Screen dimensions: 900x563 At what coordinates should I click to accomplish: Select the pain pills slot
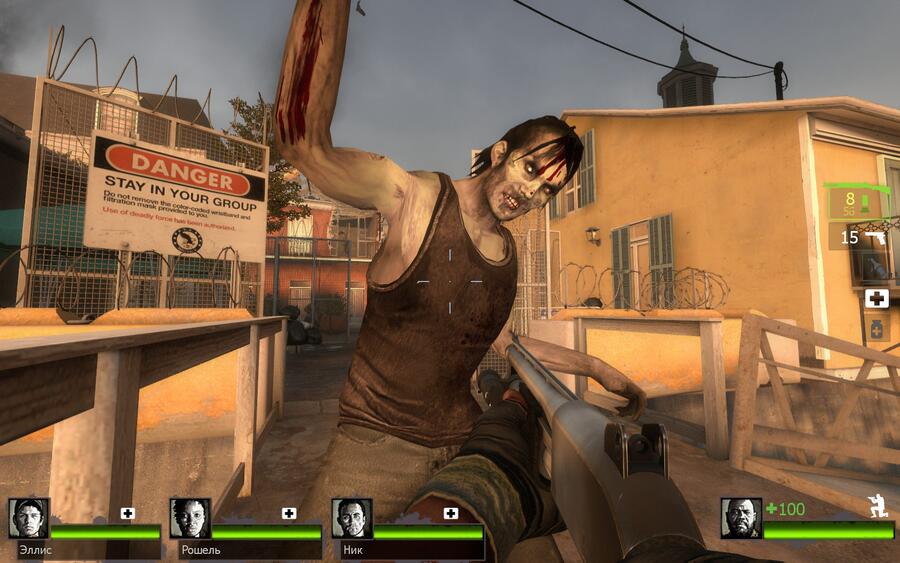click(x=877, y=329)
